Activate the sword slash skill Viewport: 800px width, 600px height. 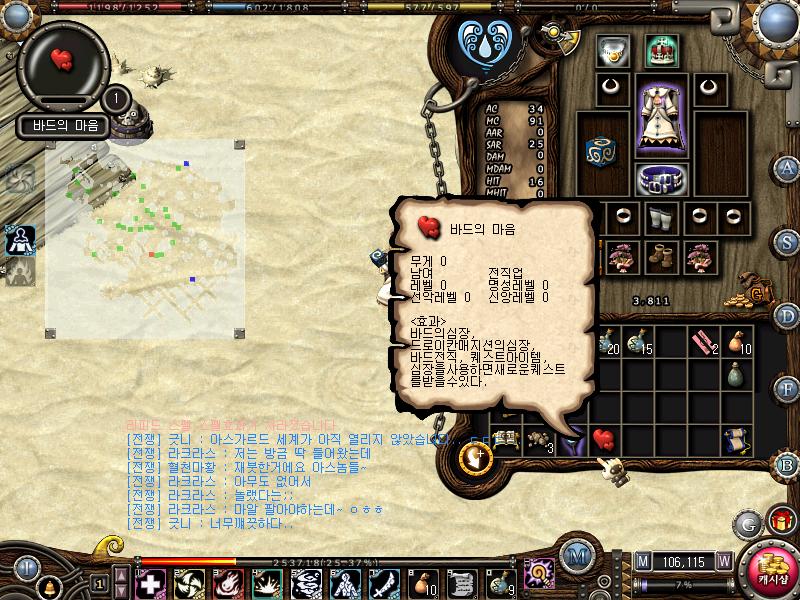pos(383,582)
